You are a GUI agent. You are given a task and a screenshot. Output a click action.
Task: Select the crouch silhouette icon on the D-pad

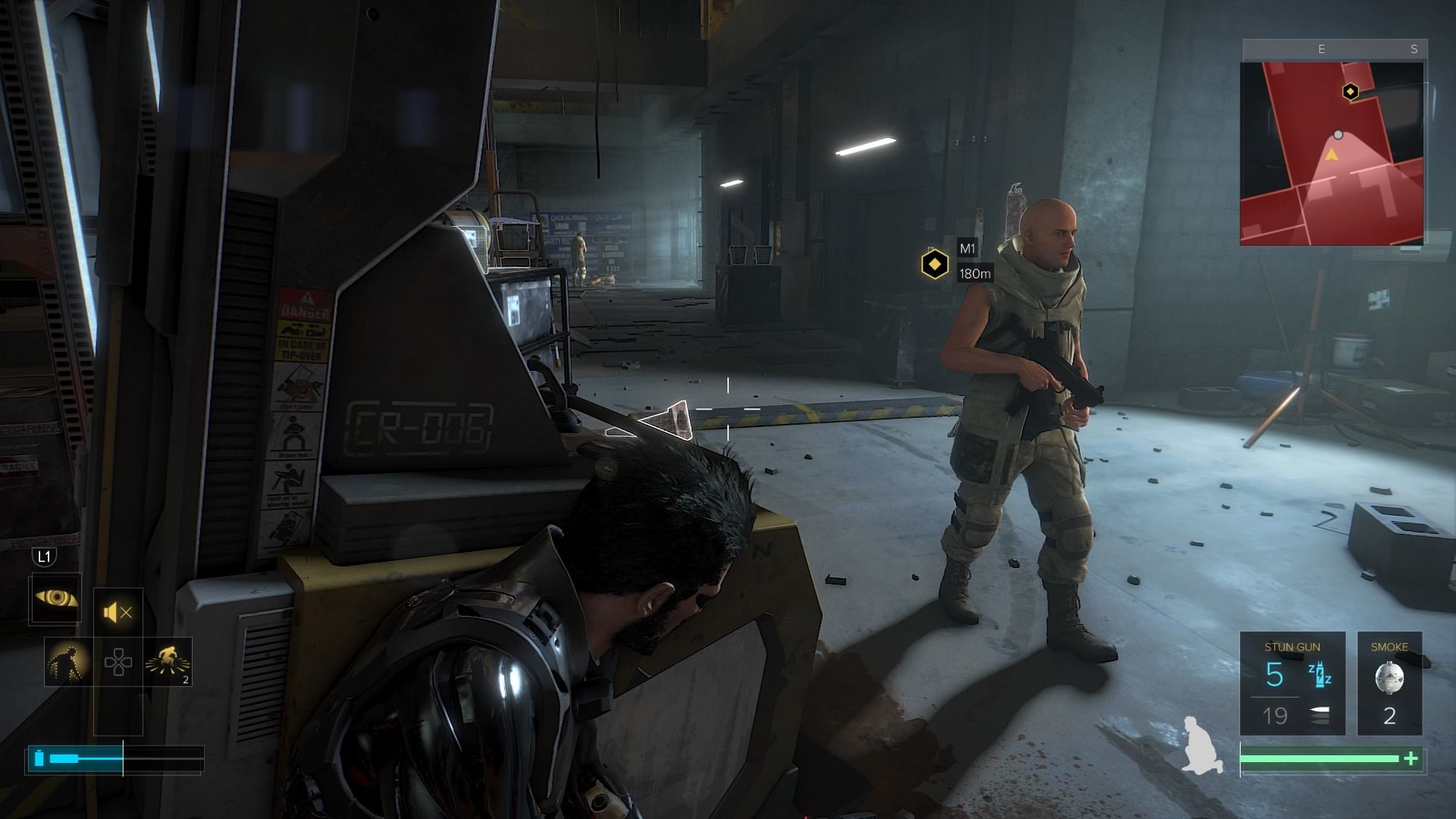(x=67, y=662)
